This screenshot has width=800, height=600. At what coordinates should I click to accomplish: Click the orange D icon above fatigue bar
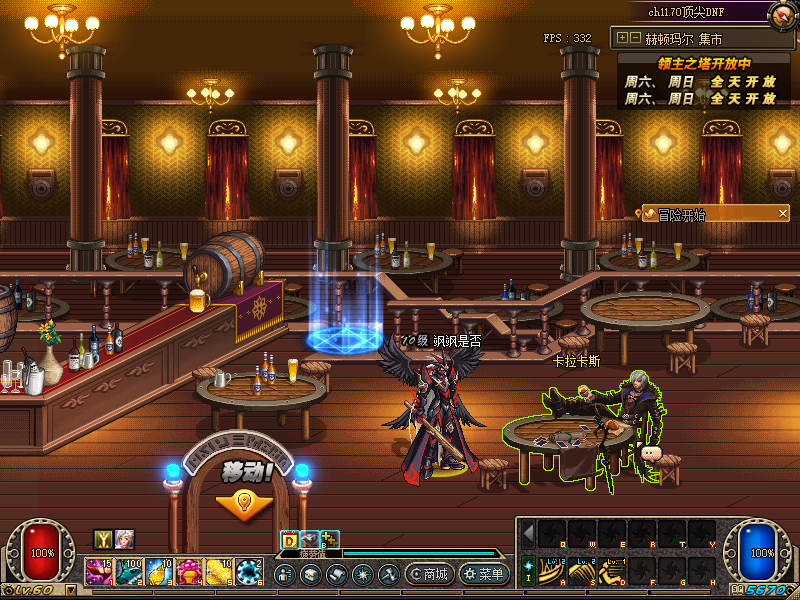(x=289, y=539)
